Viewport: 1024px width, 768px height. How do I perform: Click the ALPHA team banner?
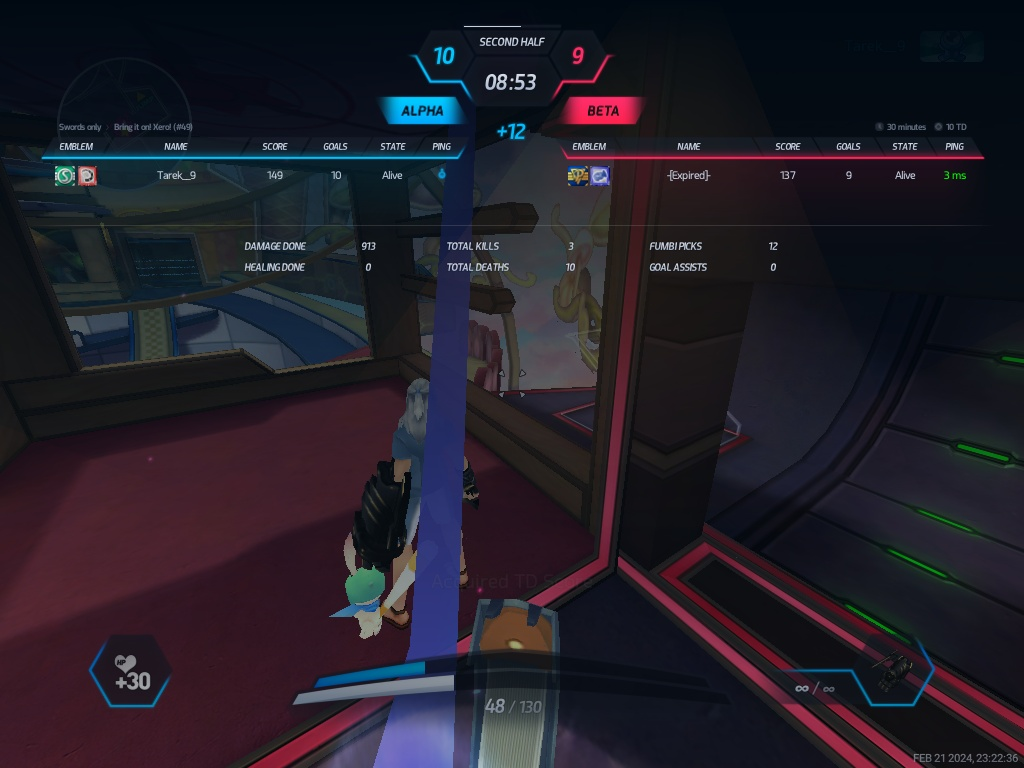click(x=422, y=111)
